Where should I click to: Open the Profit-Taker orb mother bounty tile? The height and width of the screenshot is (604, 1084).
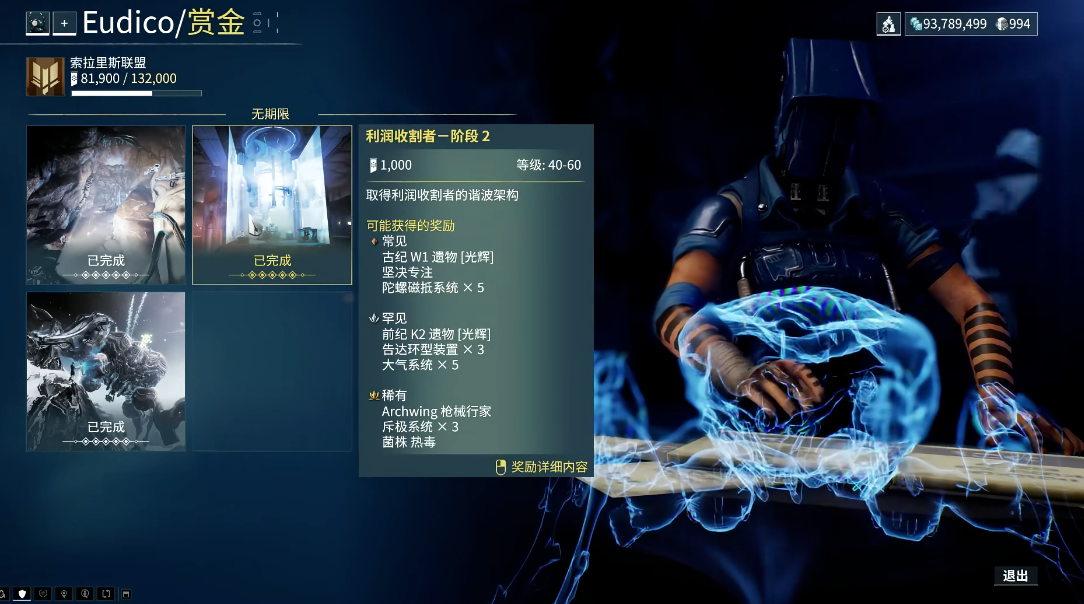click(x=106, y=371)
